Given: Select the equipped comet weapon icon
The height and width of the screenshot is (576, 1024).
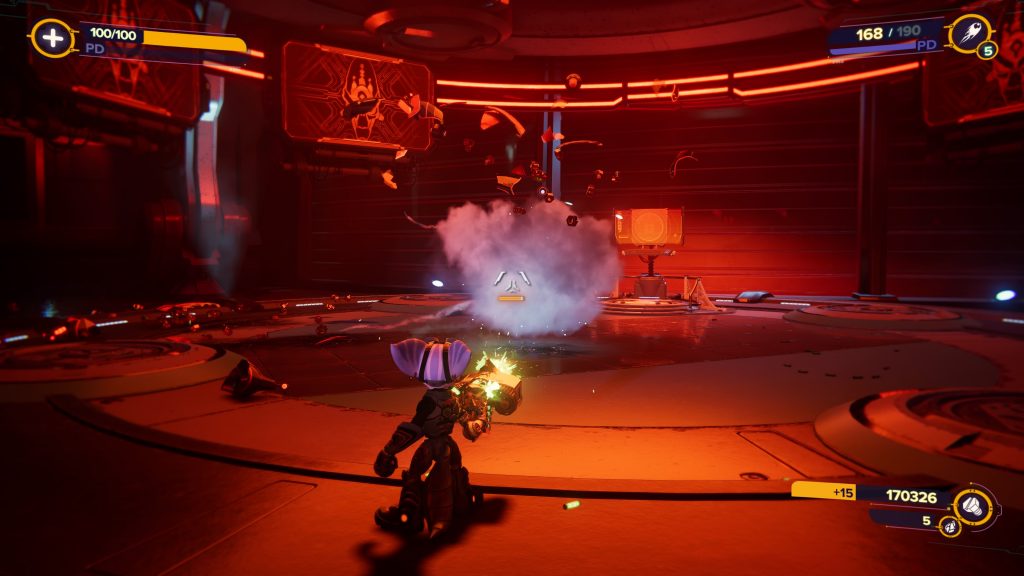Looking at the screenshot, I should click(968, 33).
